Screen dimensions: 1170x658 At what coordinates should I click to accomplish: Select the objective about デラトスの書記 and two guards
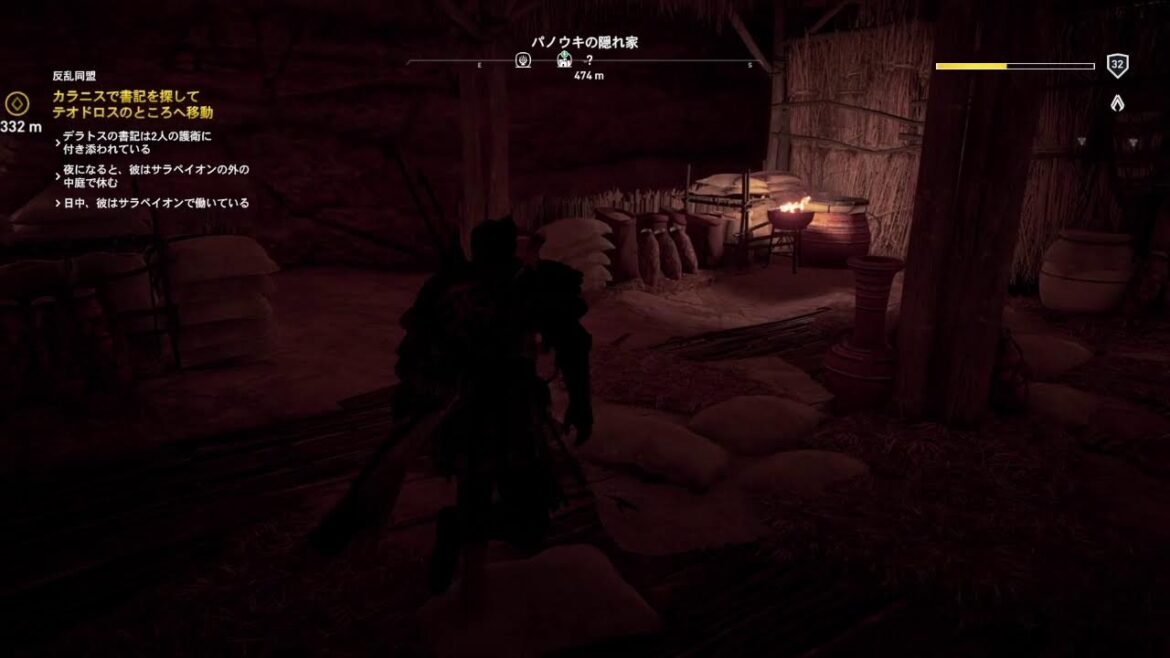[135, 141]
